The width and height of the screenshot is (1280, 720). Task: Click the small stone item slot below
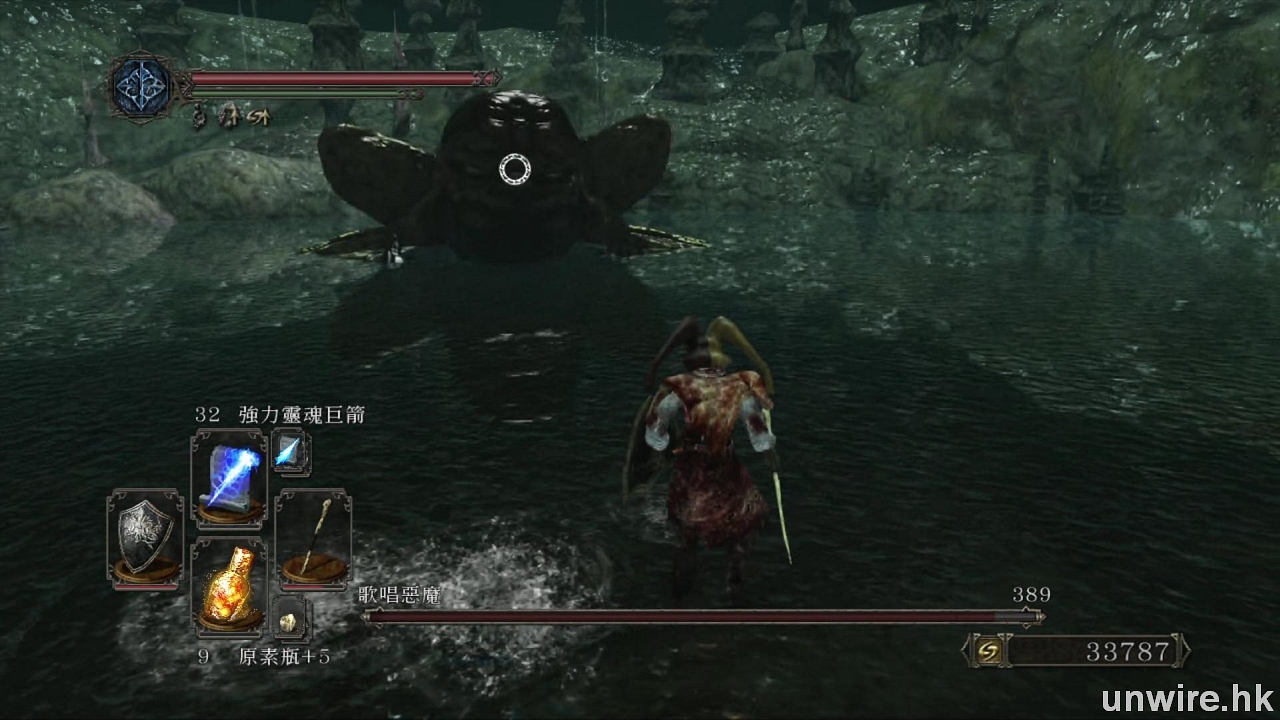(x=289, y=621)
